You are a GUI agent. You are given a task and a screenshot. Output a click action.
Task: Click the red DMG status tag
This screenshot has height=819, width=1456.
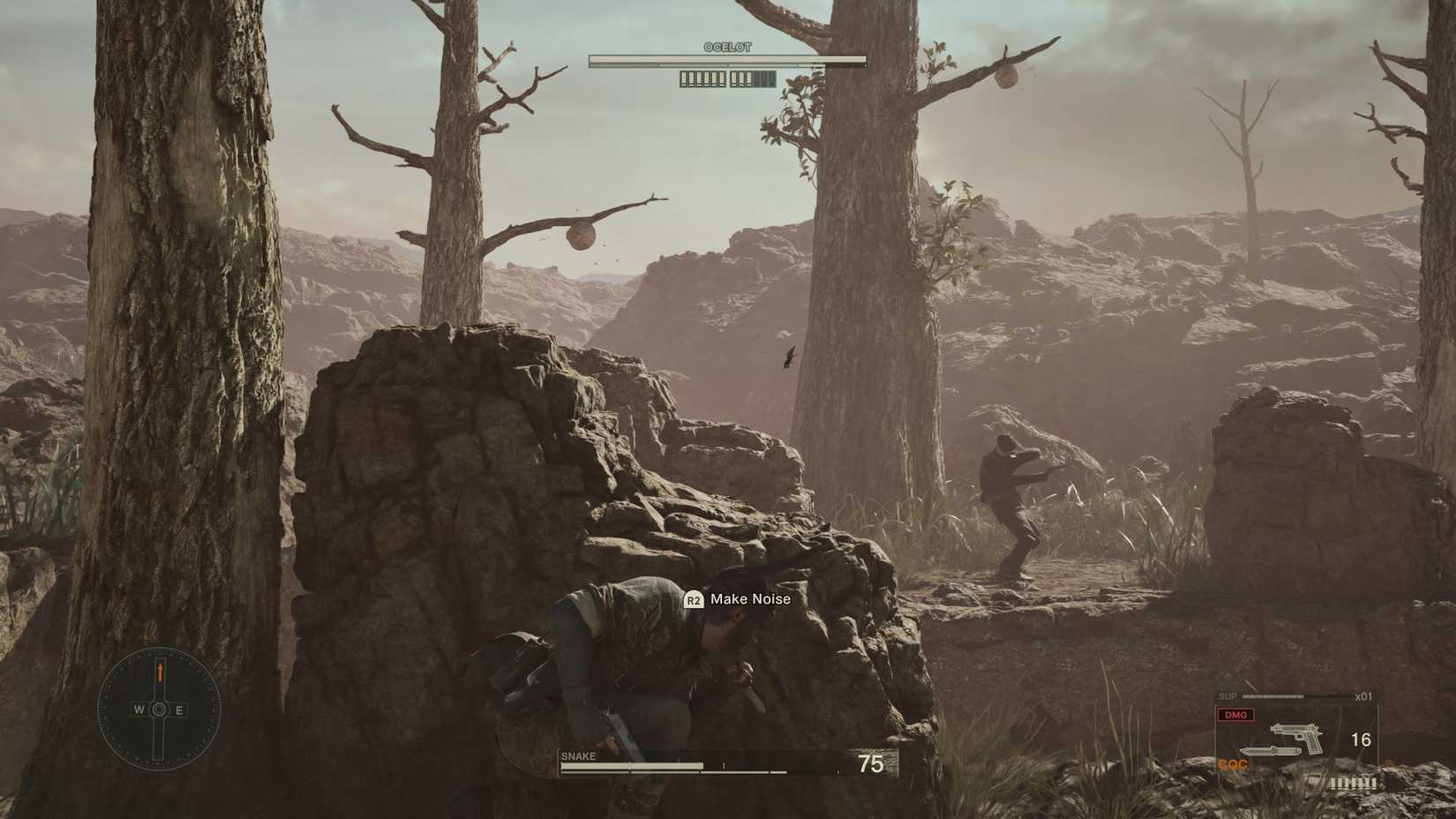pos(1235,715)
